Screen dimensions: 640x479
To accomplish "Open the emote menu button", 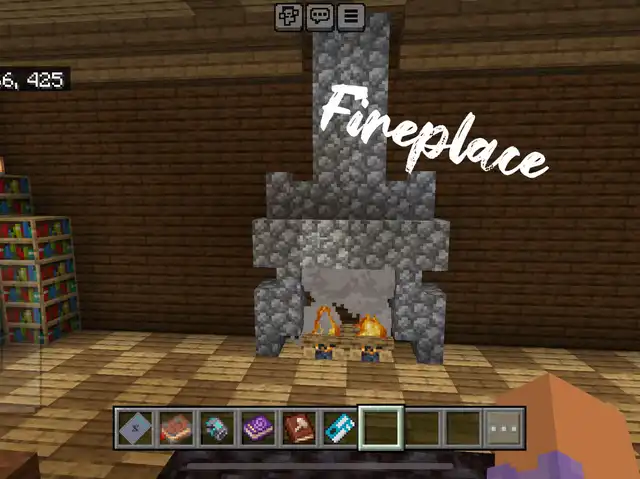I will (x=290, y=17).
